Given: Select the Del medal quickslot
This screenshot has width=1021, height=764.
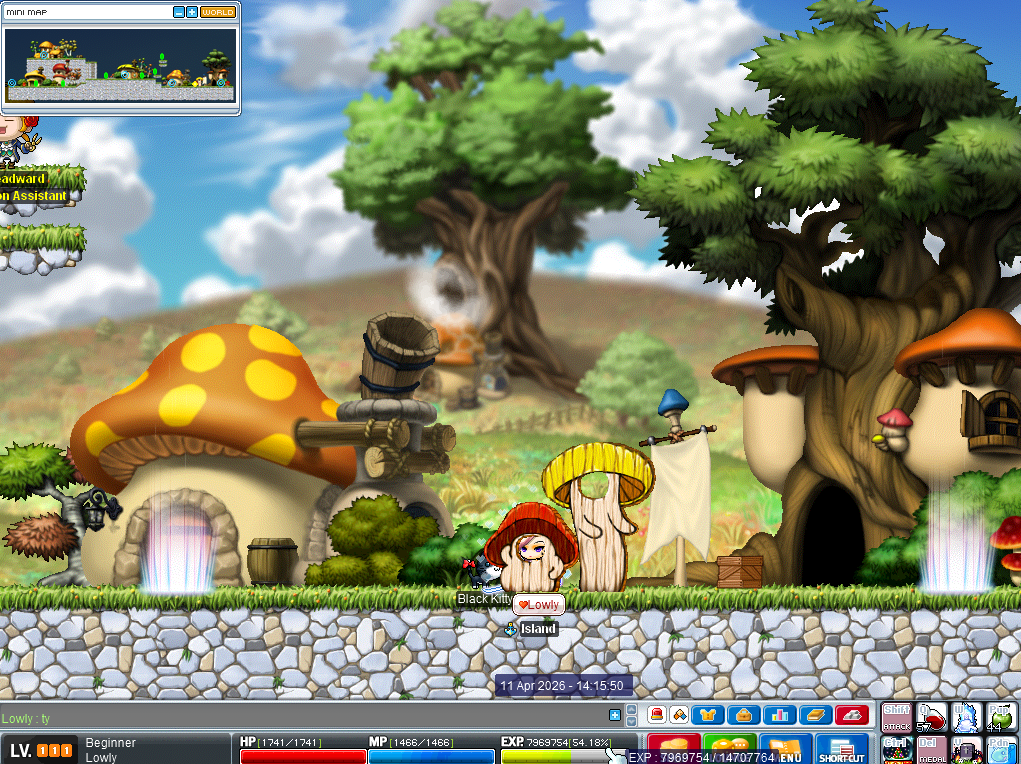Looking at the screenshot, I should click(x=932, y=750).
